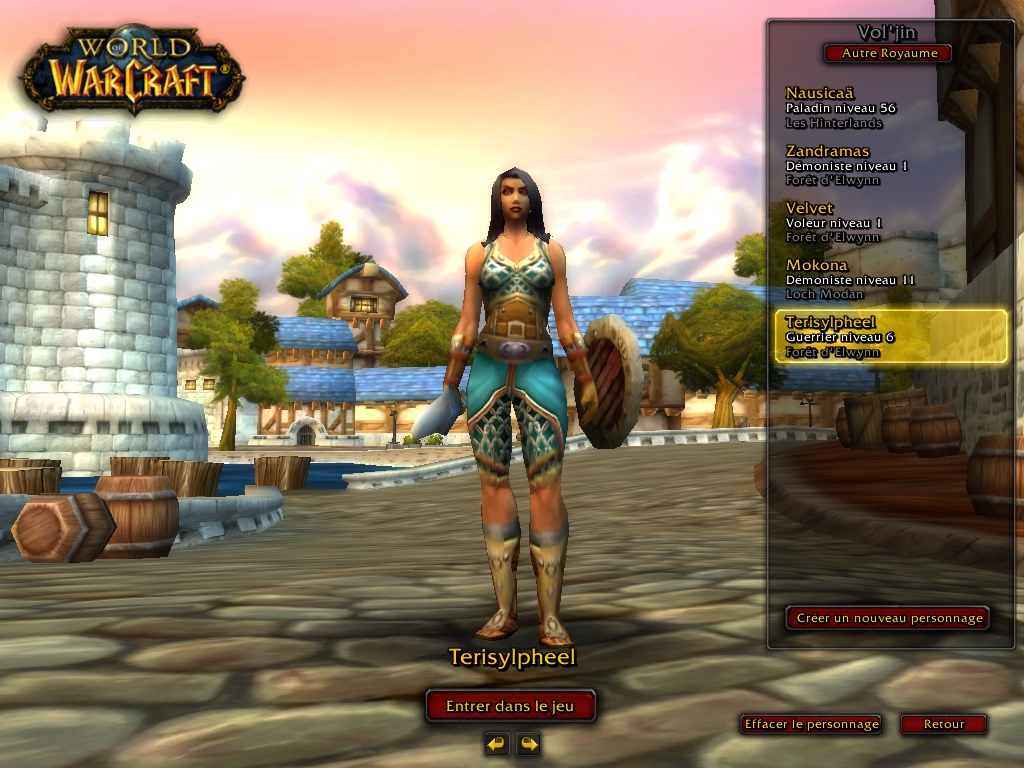Go back with the Retour button
Image resolution: width=1024 pixels, height=768 pixels.
[x=943, y=724]
